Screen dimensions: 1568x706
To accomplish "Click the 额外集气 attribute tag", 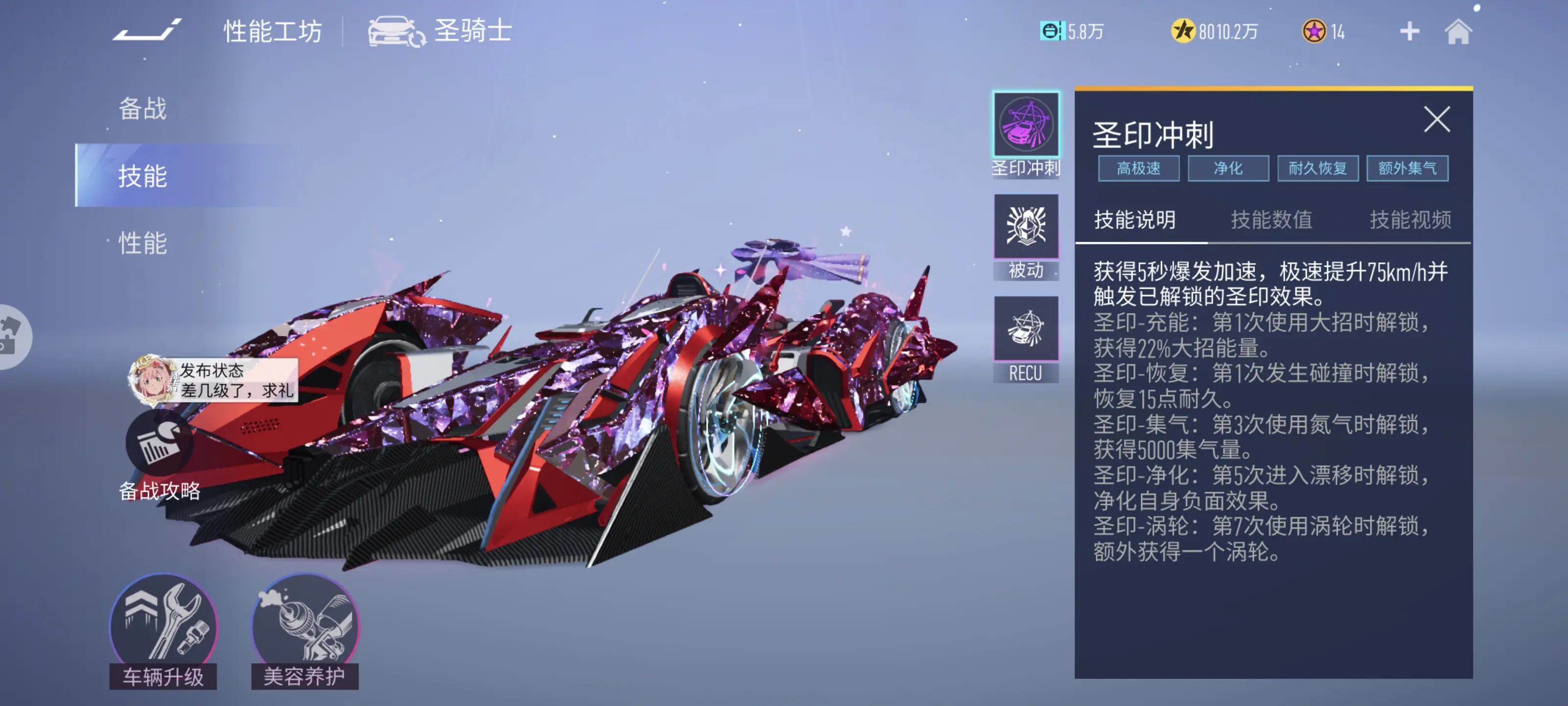I will click(1408, 168).
